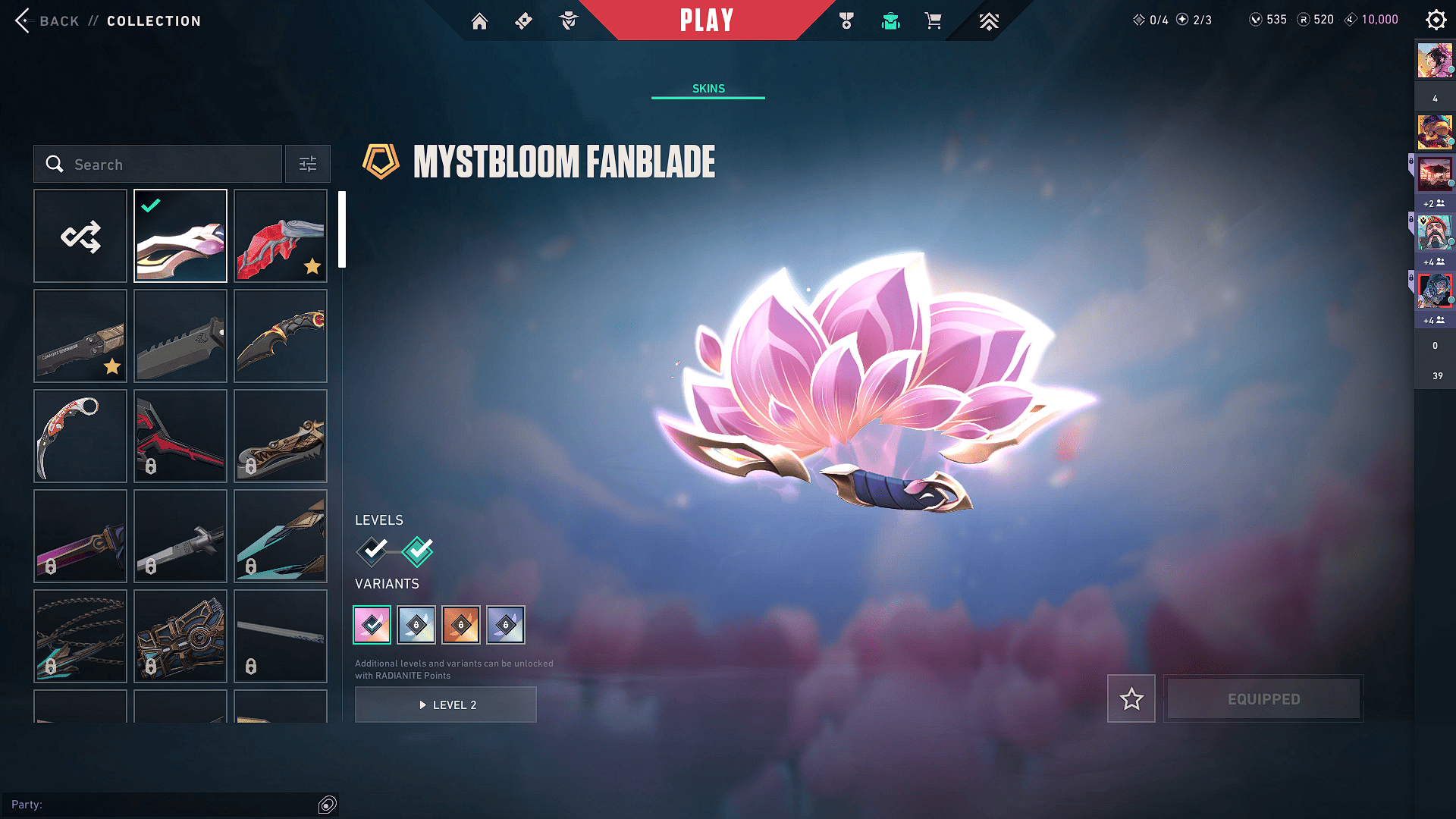Open the skin filter options
The width and height of the screenshot is (1456, 819).
click(308, 165)
